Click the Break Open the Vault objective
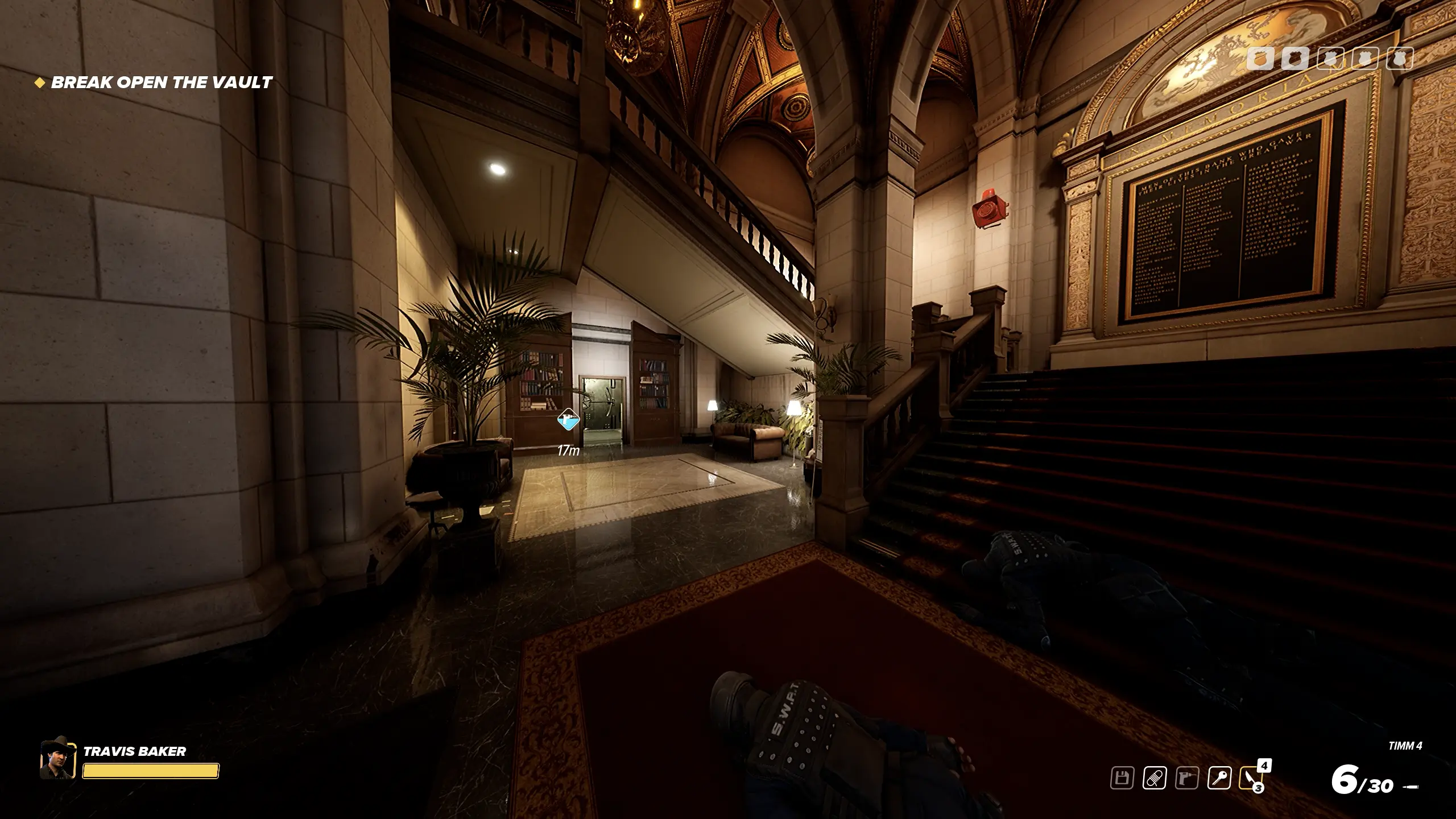This screenshot has height=819, width=1456. click(162, 82)
